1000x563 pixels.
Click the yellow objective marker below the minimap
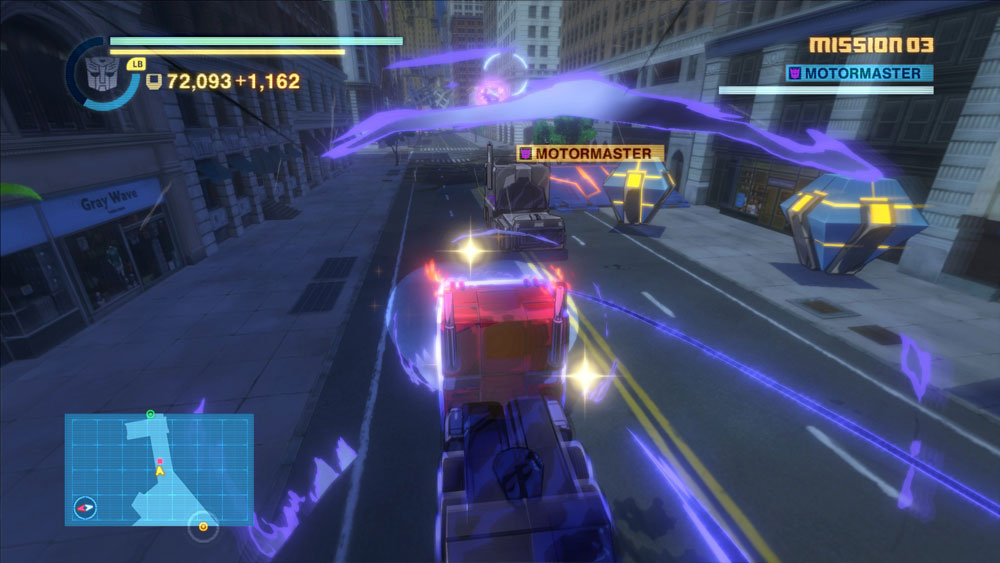204,526
